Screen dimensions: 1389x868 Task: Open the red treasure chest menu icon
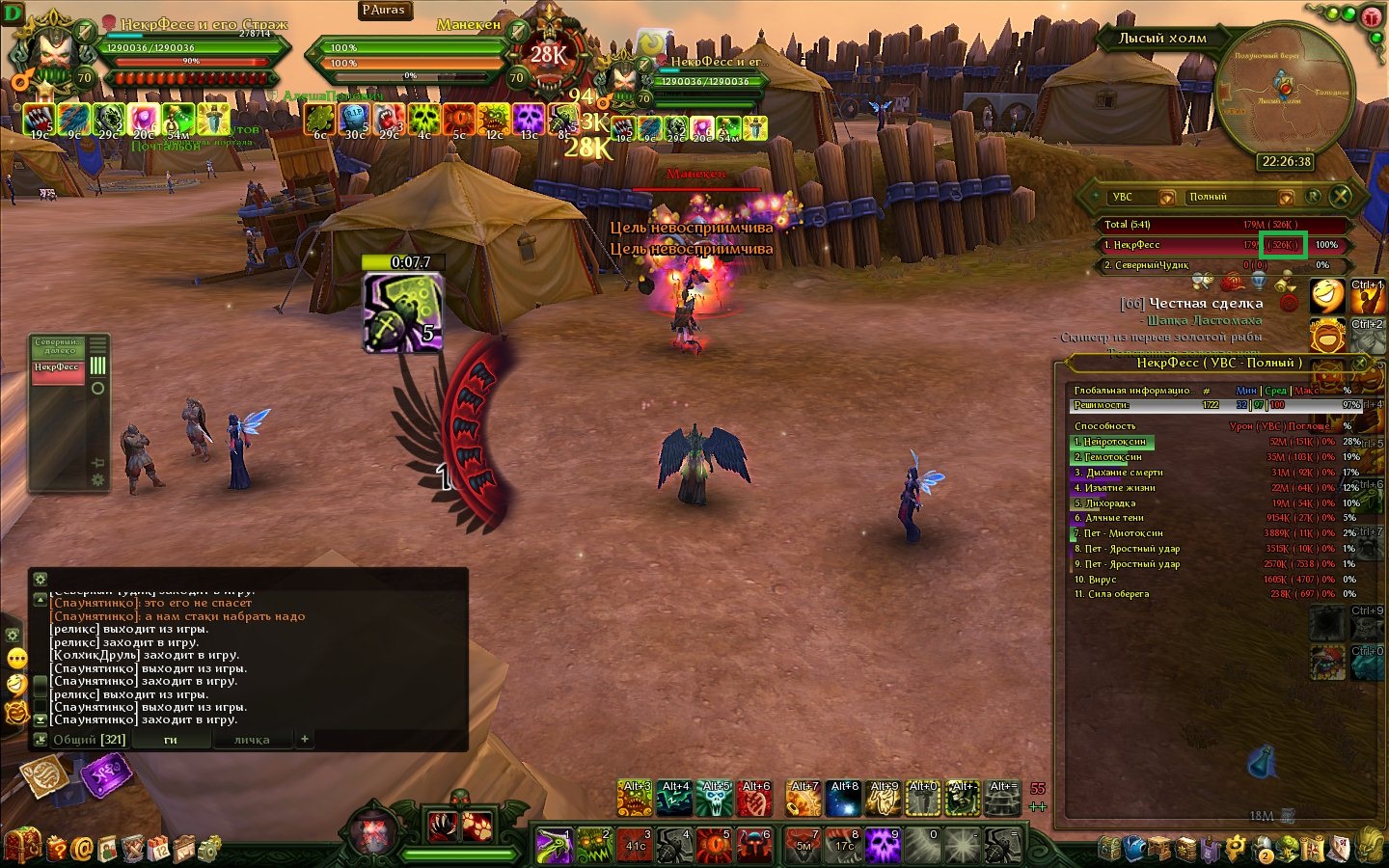23,846
